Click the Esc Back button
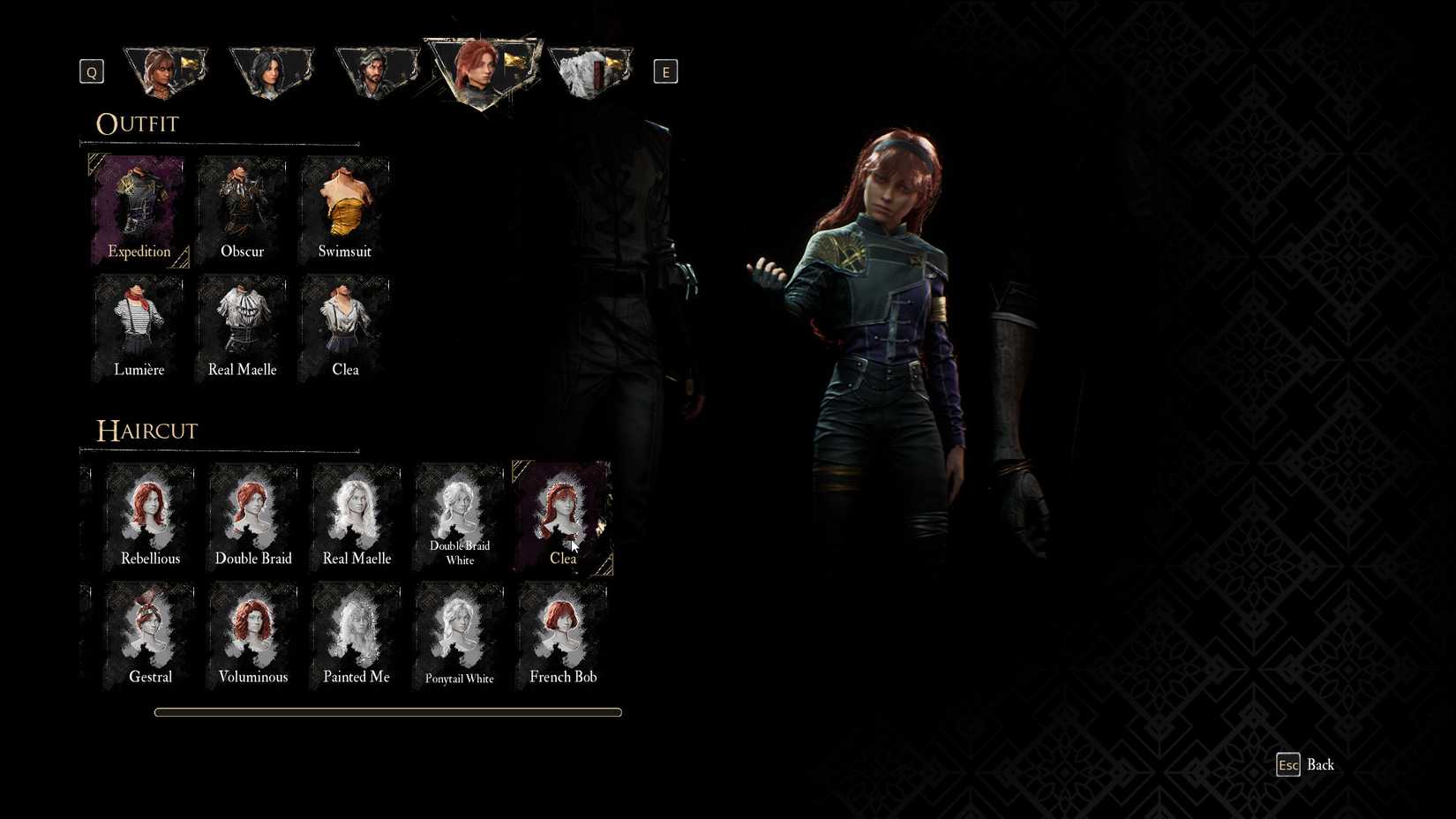 1304,764
